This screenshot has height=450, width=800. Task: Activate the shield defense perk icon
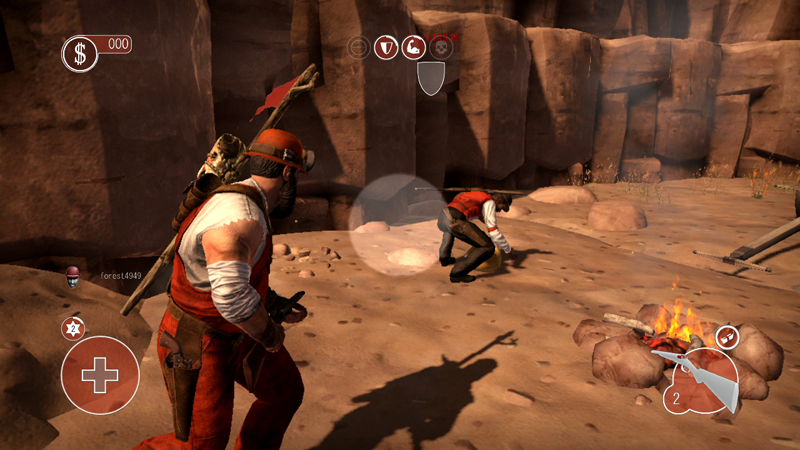[386, 47]
